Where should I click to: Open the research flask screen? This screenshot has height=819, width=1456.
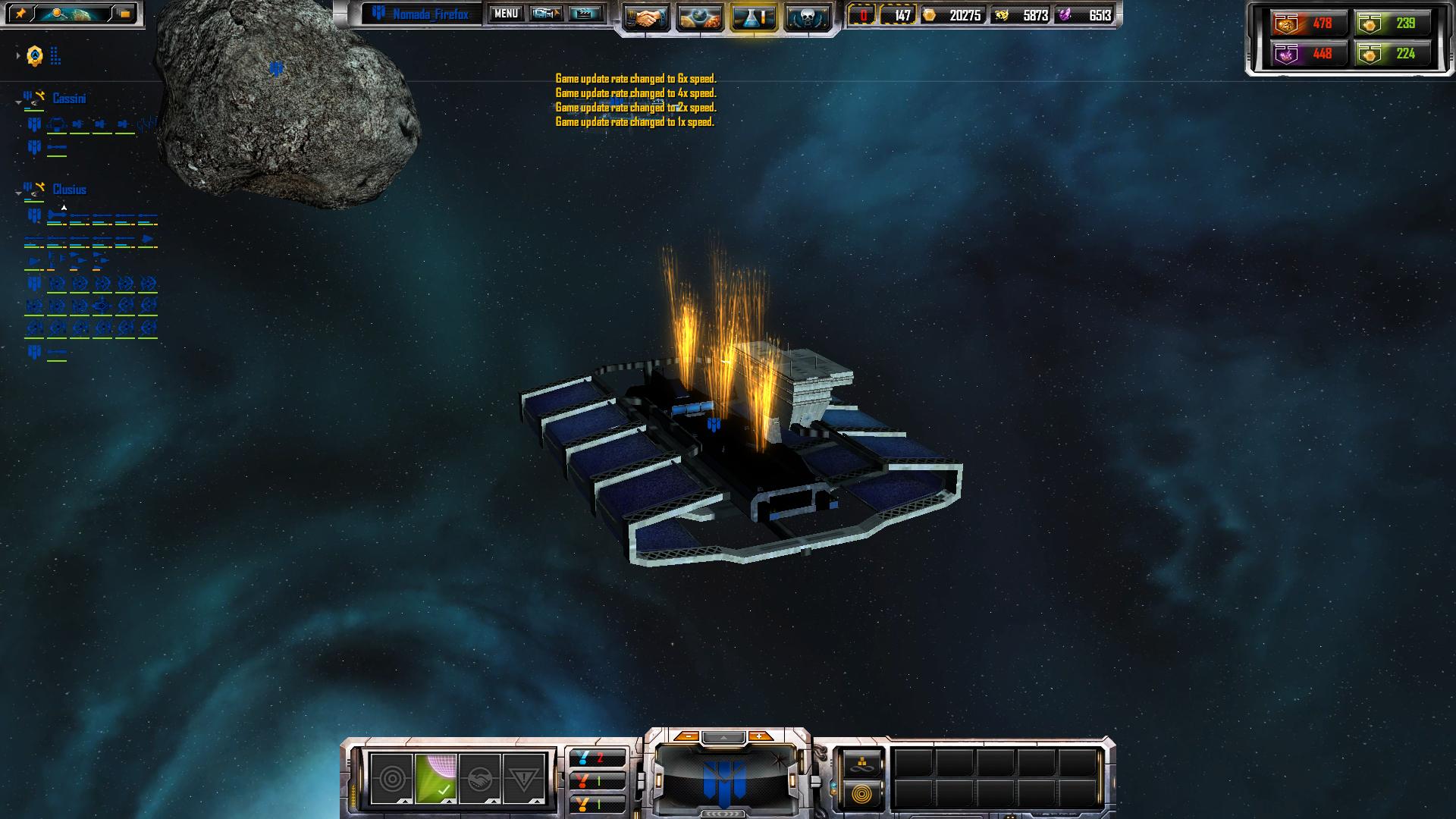pyautogui.click(x=753, y=17)
